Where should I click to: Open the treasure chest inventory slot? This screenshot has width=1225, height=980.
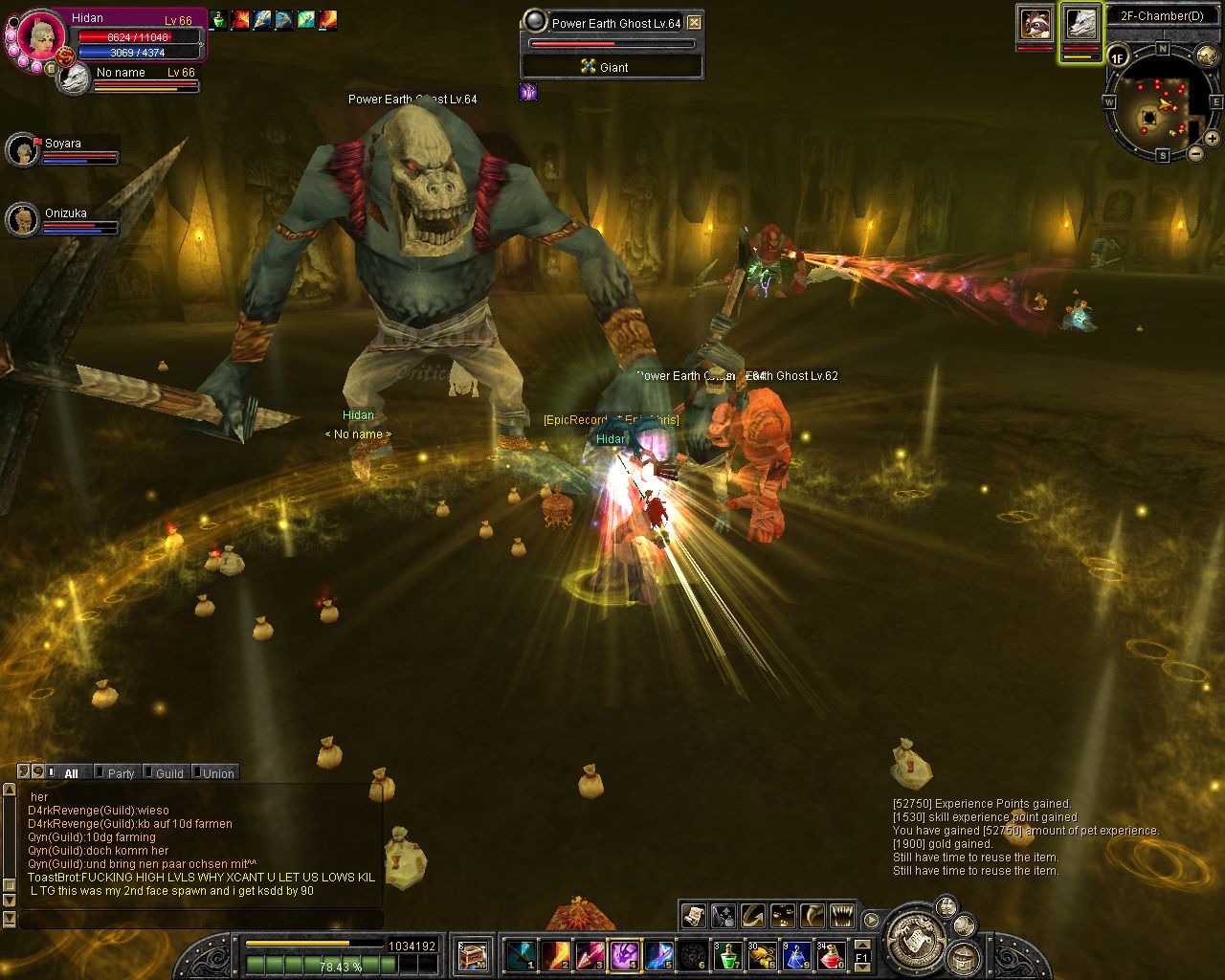click(473, 954)
